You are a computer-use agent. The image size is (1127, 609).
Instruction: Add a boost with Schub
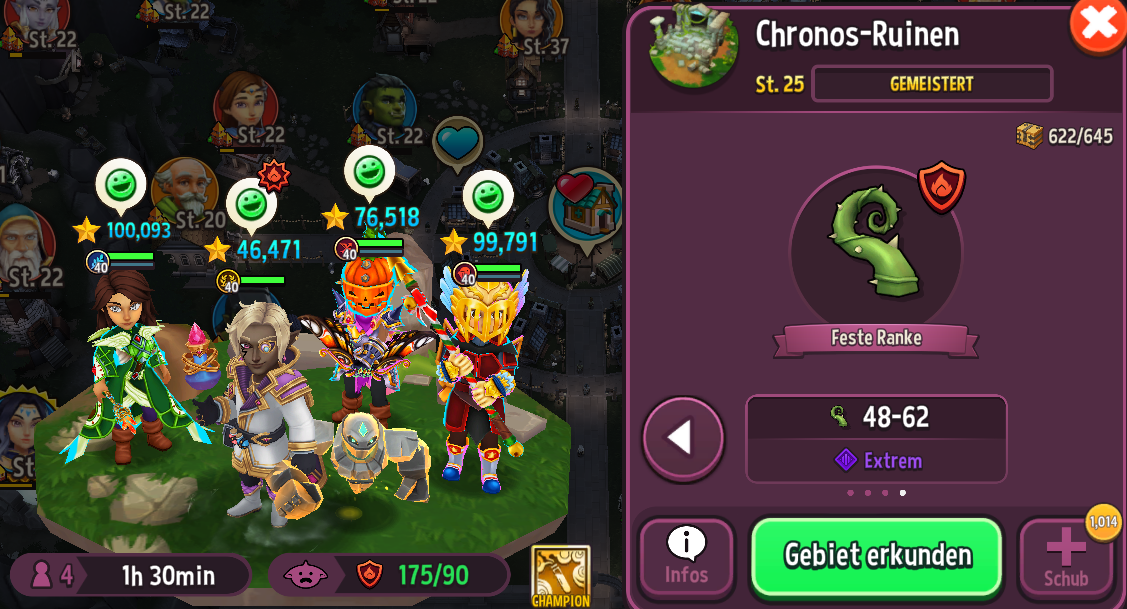point(1065,557)
